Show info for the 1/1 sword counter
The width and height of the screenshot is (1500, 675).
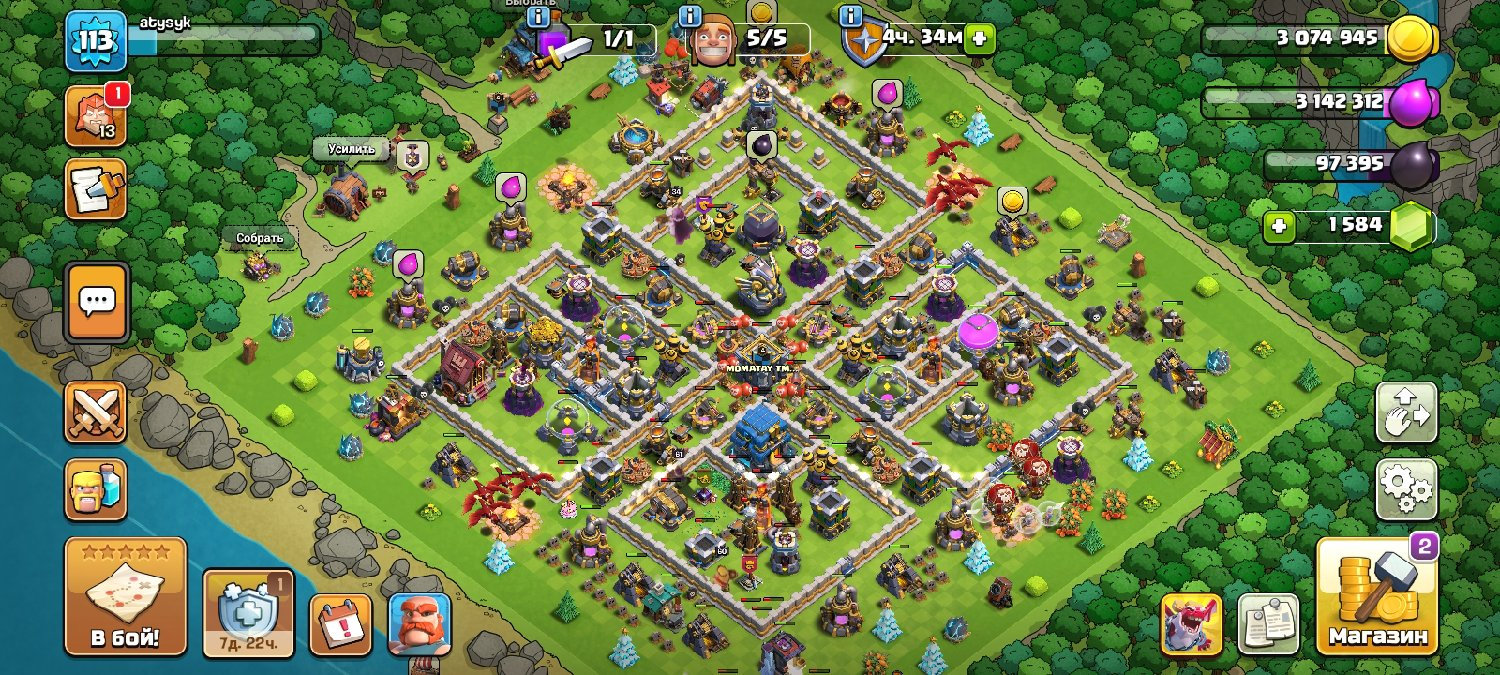click(538, 16)
